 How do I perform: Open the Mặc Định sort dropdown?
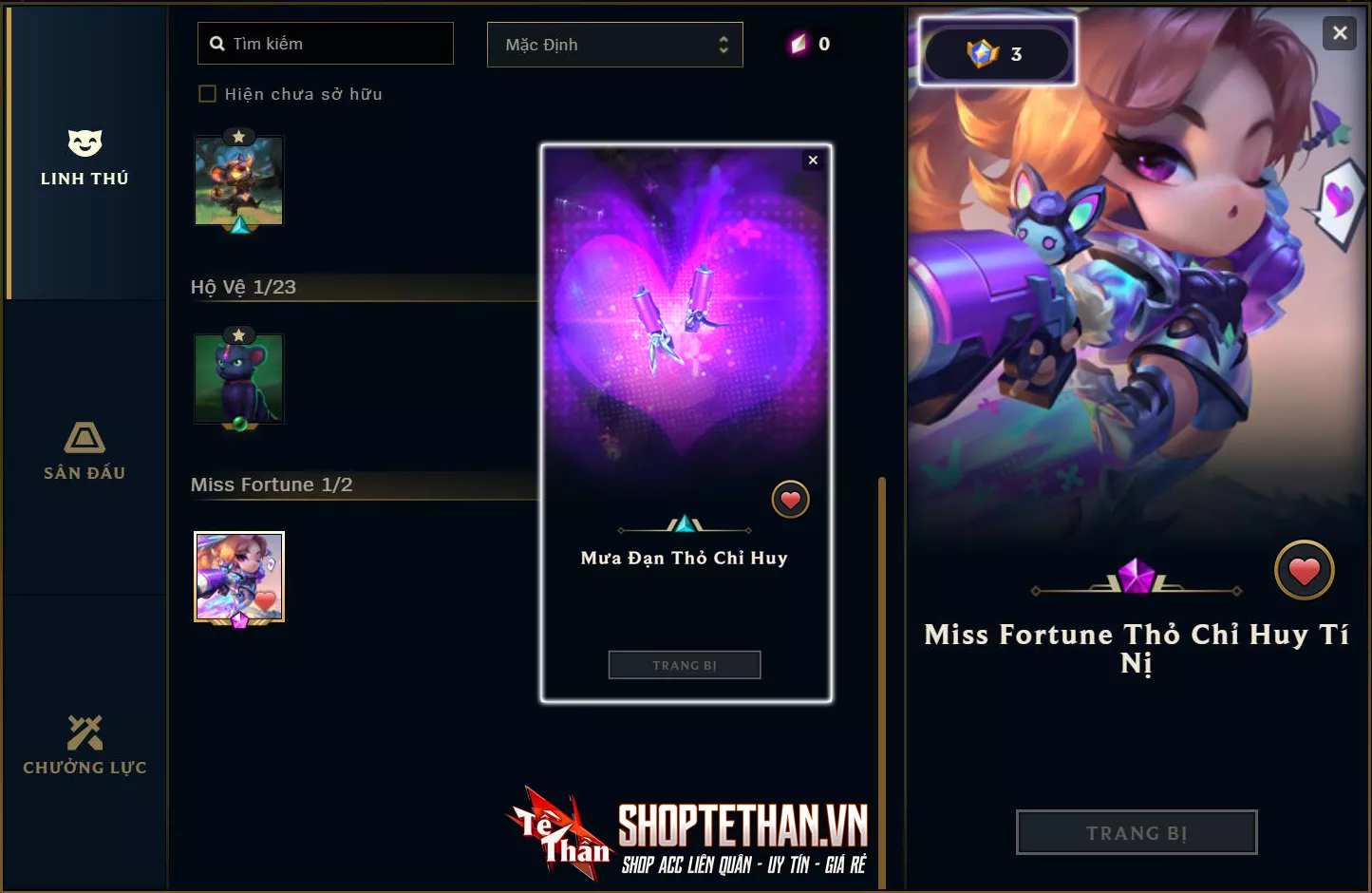(614, 45)
